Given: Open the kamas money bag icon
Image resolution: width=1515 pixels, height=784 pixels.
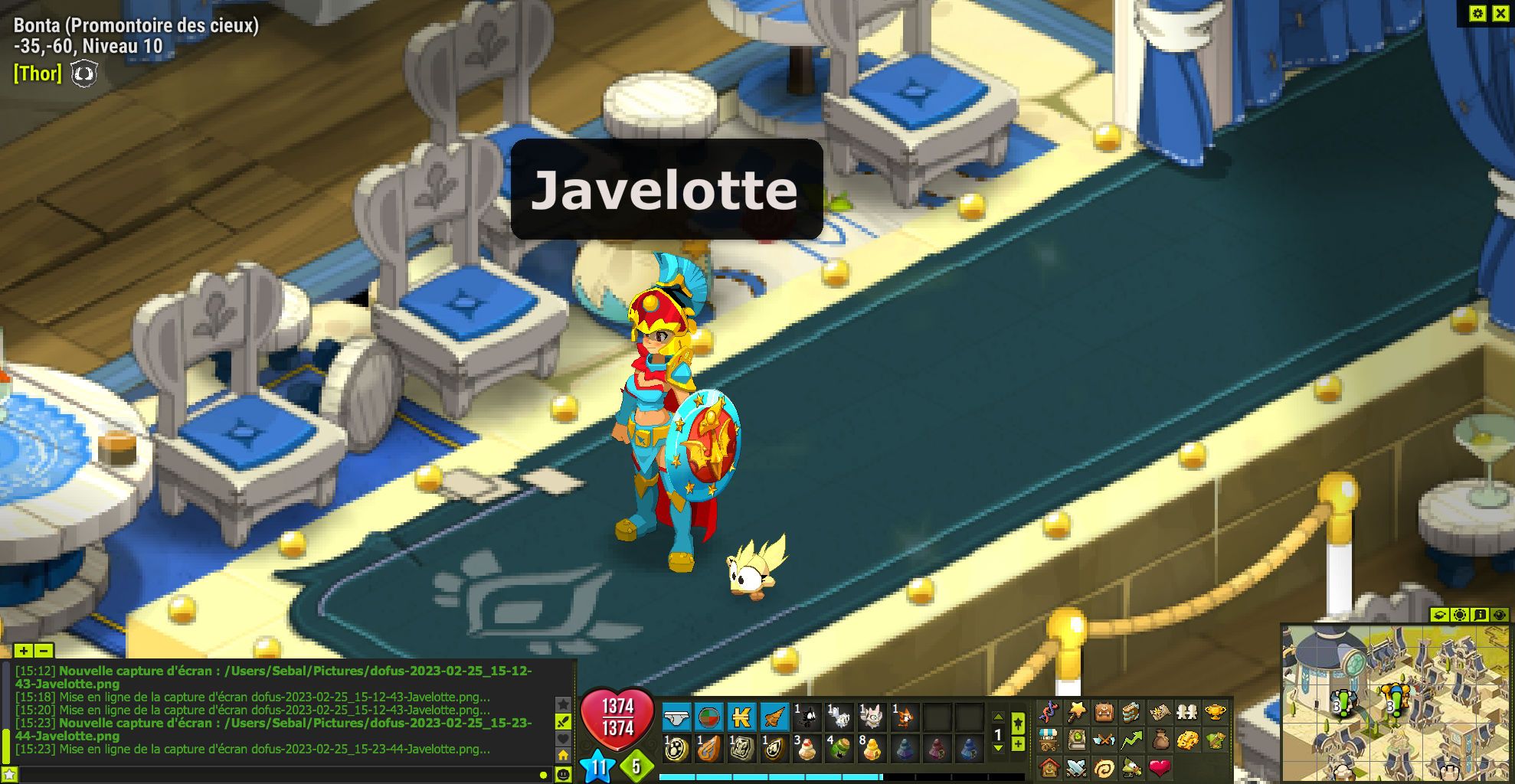Looking at the screenshot, I should [x=1160, y=740].
